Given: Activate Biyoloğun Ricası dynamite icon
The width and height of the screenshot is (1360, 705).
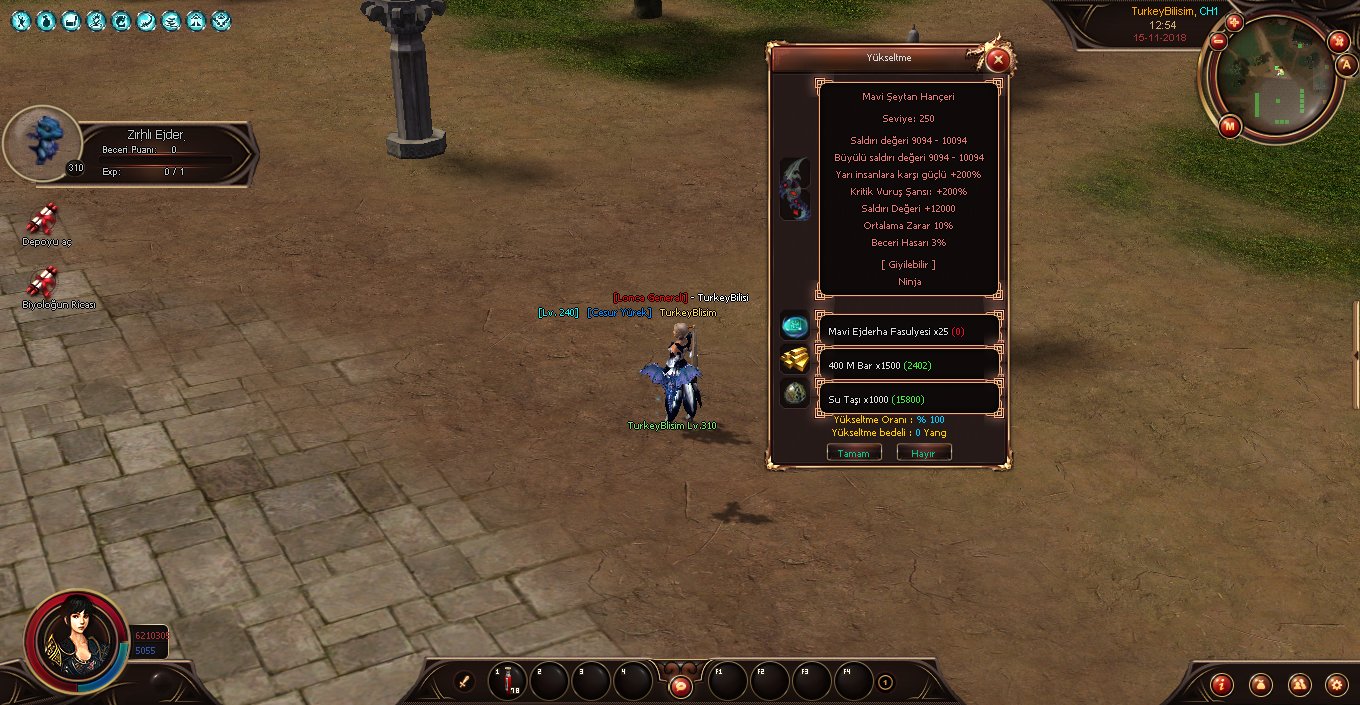Looking at the screenshot, I should pyautogui.click(x=42, y=282).
